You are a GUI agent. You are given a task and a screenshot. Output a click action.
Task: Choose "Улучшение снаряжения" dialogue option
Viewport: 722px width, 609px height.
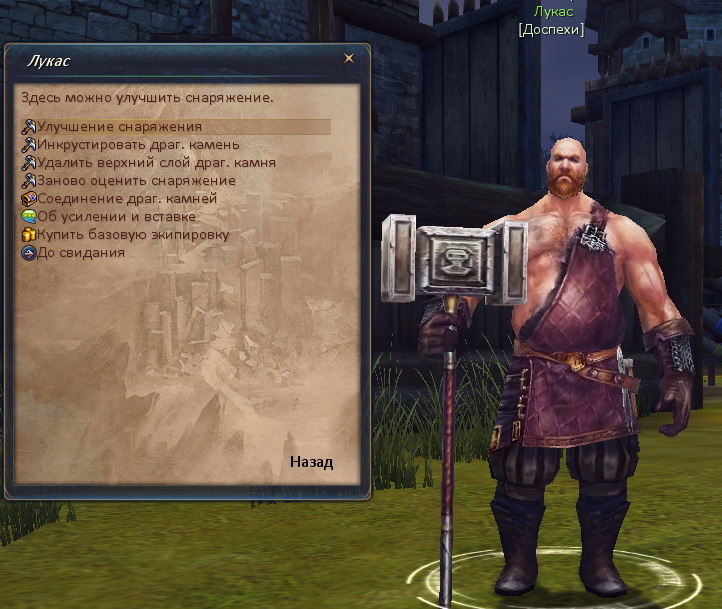(119, 127)
